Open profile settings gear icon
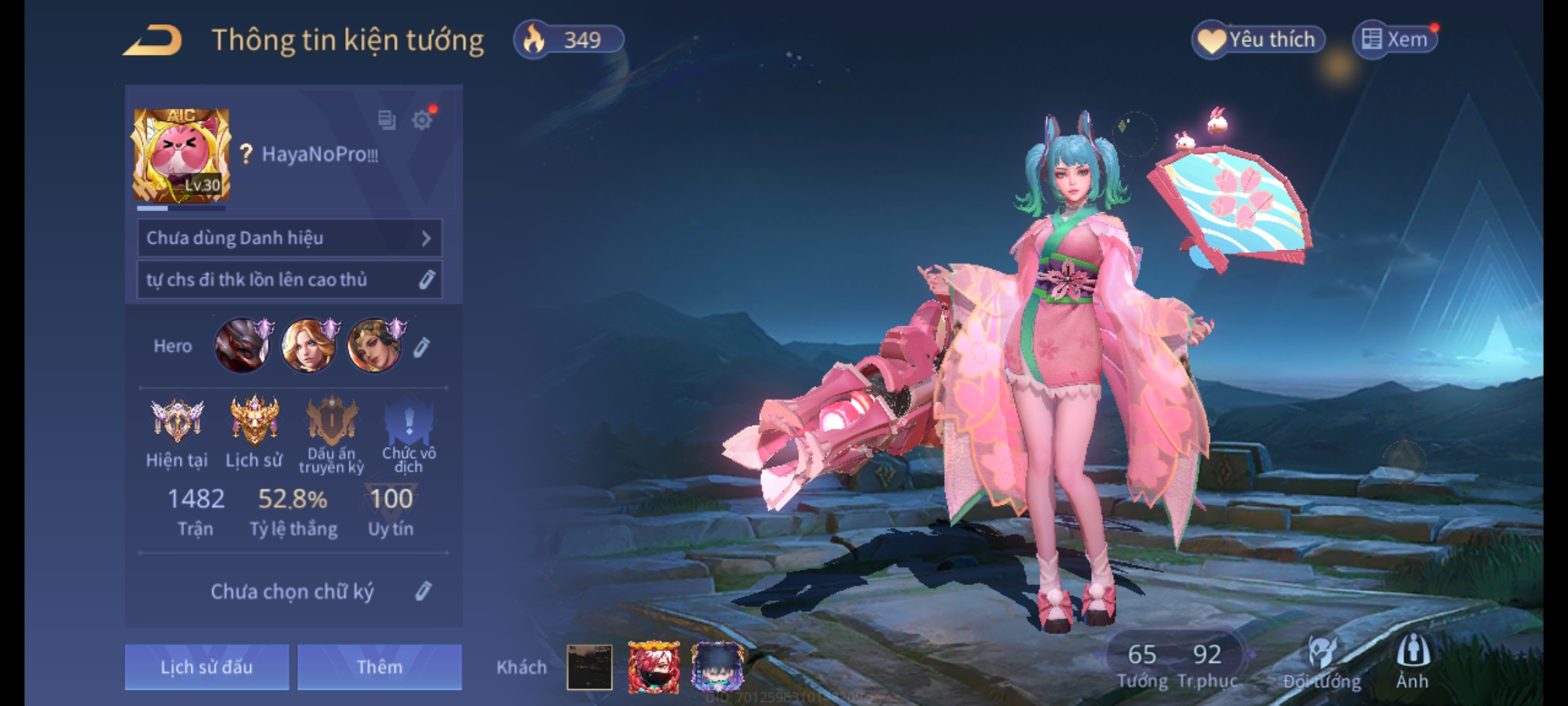This screenshot has height=706, width=1568. [x=422, y=120]
